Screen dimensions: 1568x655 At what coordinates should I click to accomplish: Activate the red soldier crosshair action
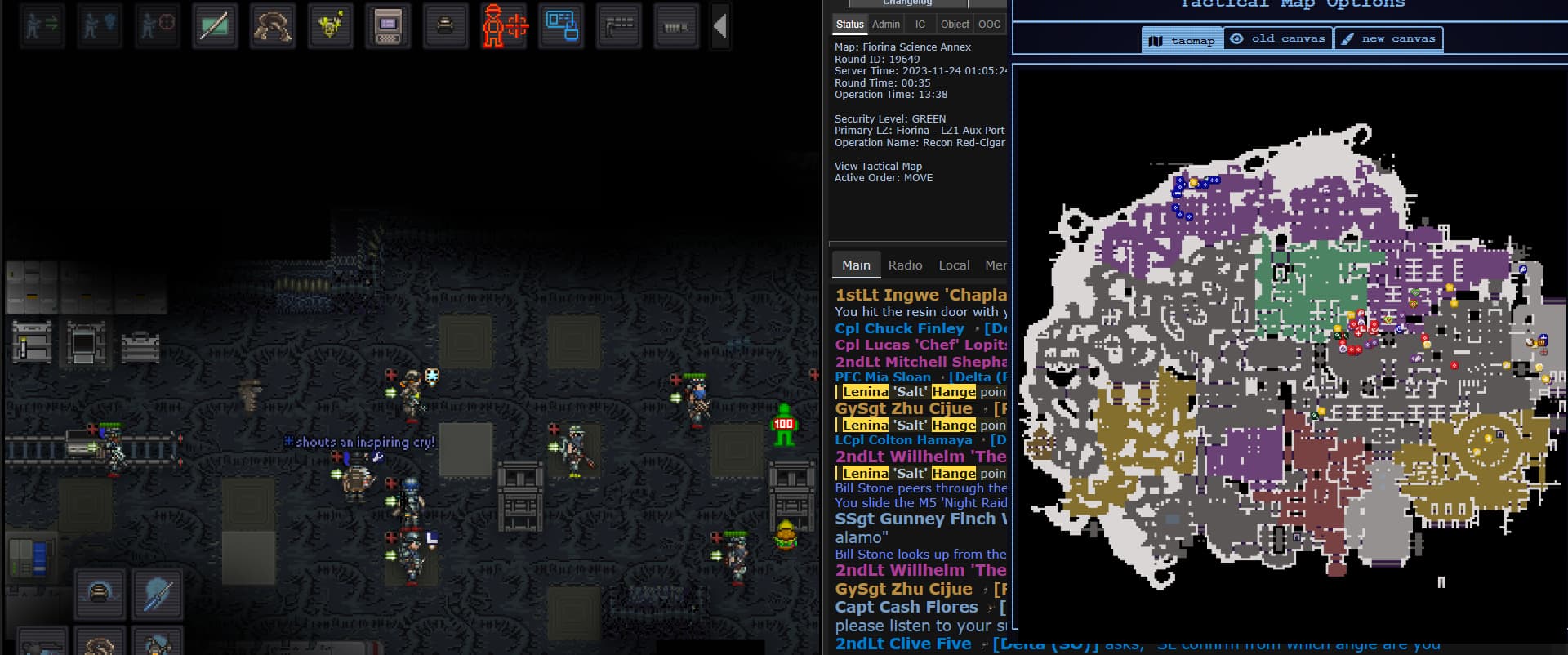click(504, 26)
